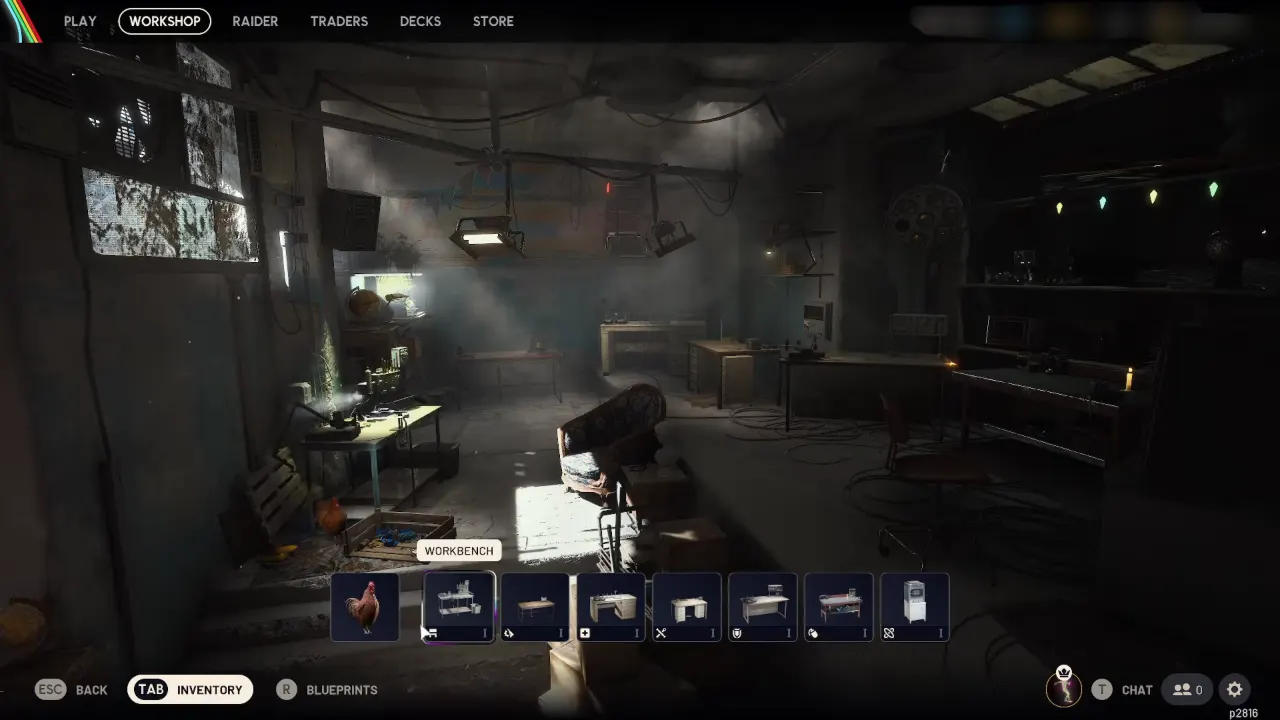Open the TRADERS tab
Image resolution: width=1280 pixels, height=720 pixels.
[339, 21]
